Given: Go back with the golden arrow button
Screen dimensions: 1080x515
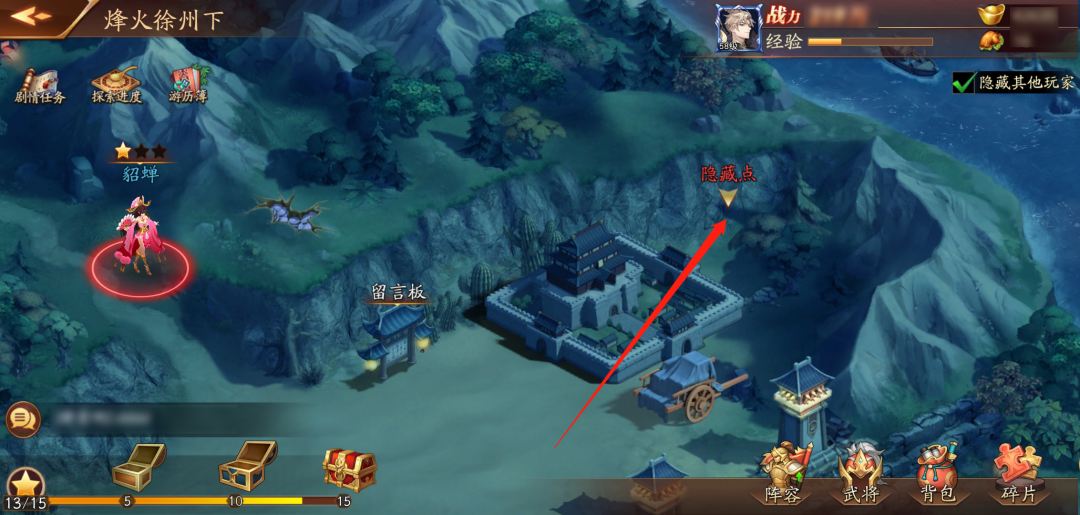Looking at the screenshot, I should coord(31,16).
